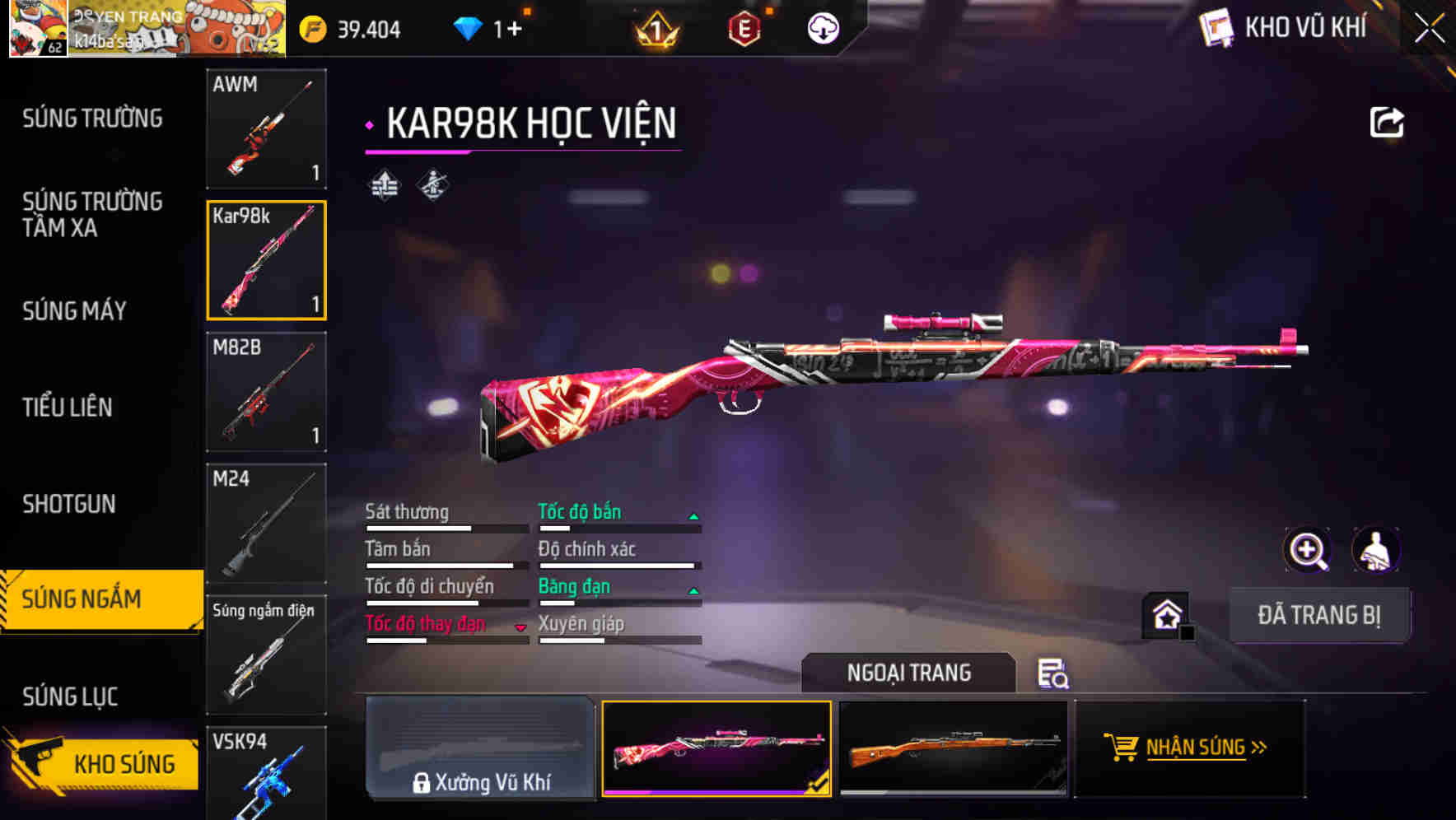This screenshot has width=1456, height=820.
Task: Switch to the NGOẠI TRANG tab
Action: (x=910, y=672)
